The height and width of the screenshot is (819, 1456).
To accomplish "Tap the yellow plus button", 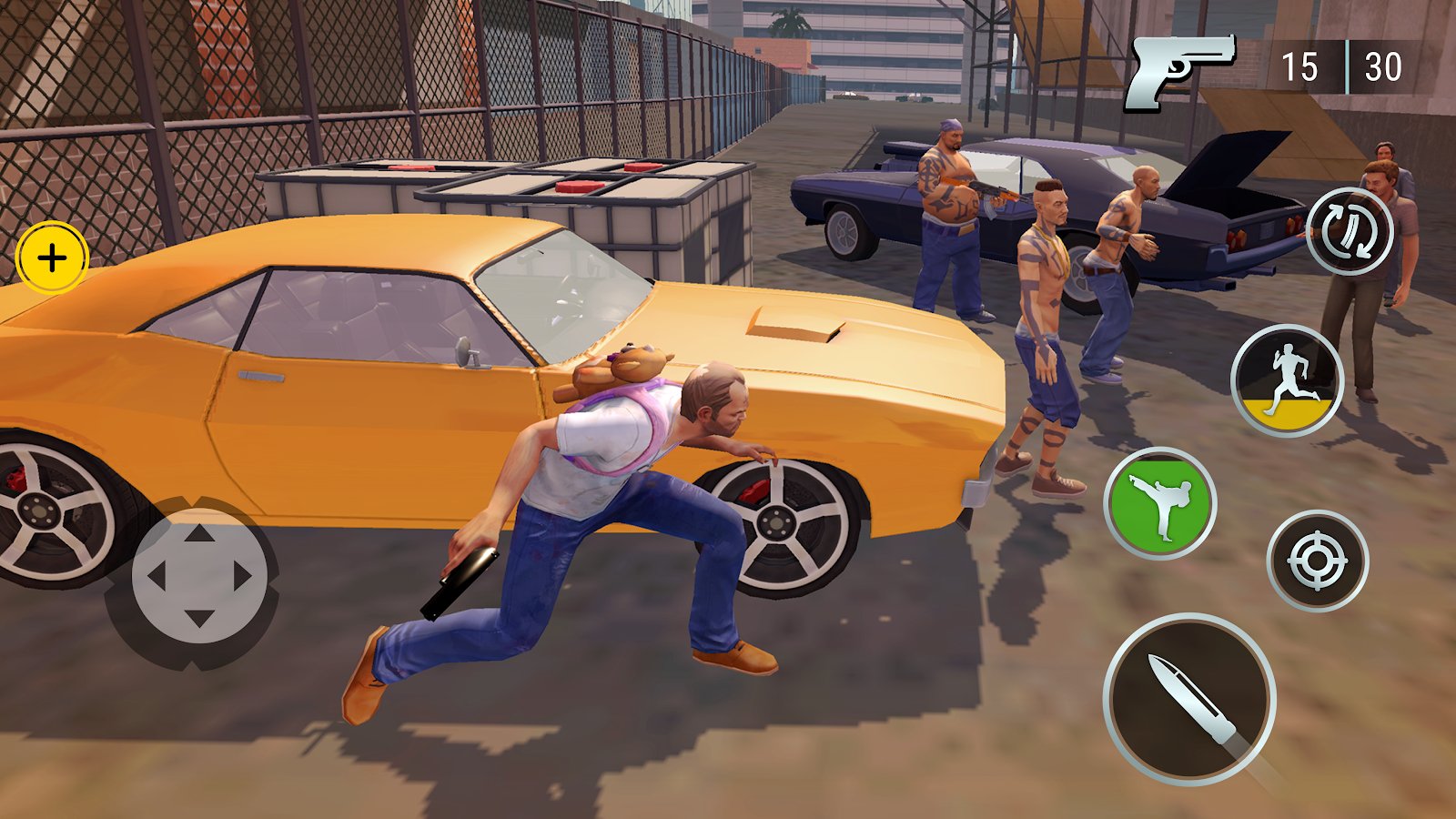I will tap(52, 258).
